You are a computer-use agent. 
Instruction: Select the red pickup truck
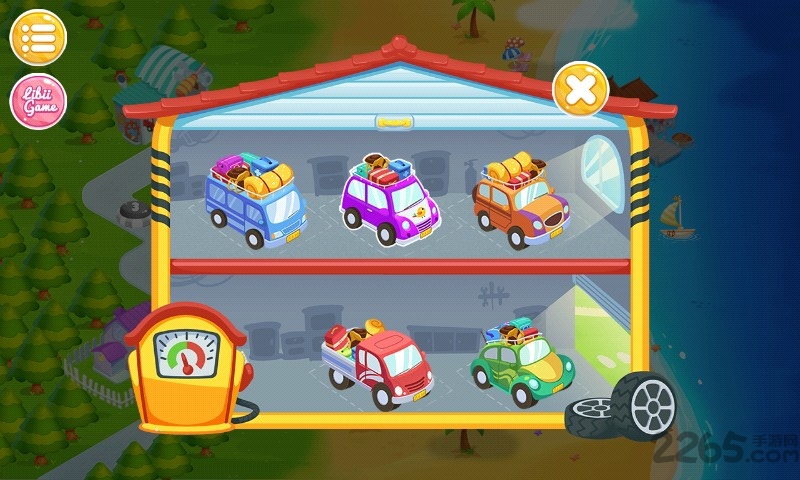click(x=376, y=364)
